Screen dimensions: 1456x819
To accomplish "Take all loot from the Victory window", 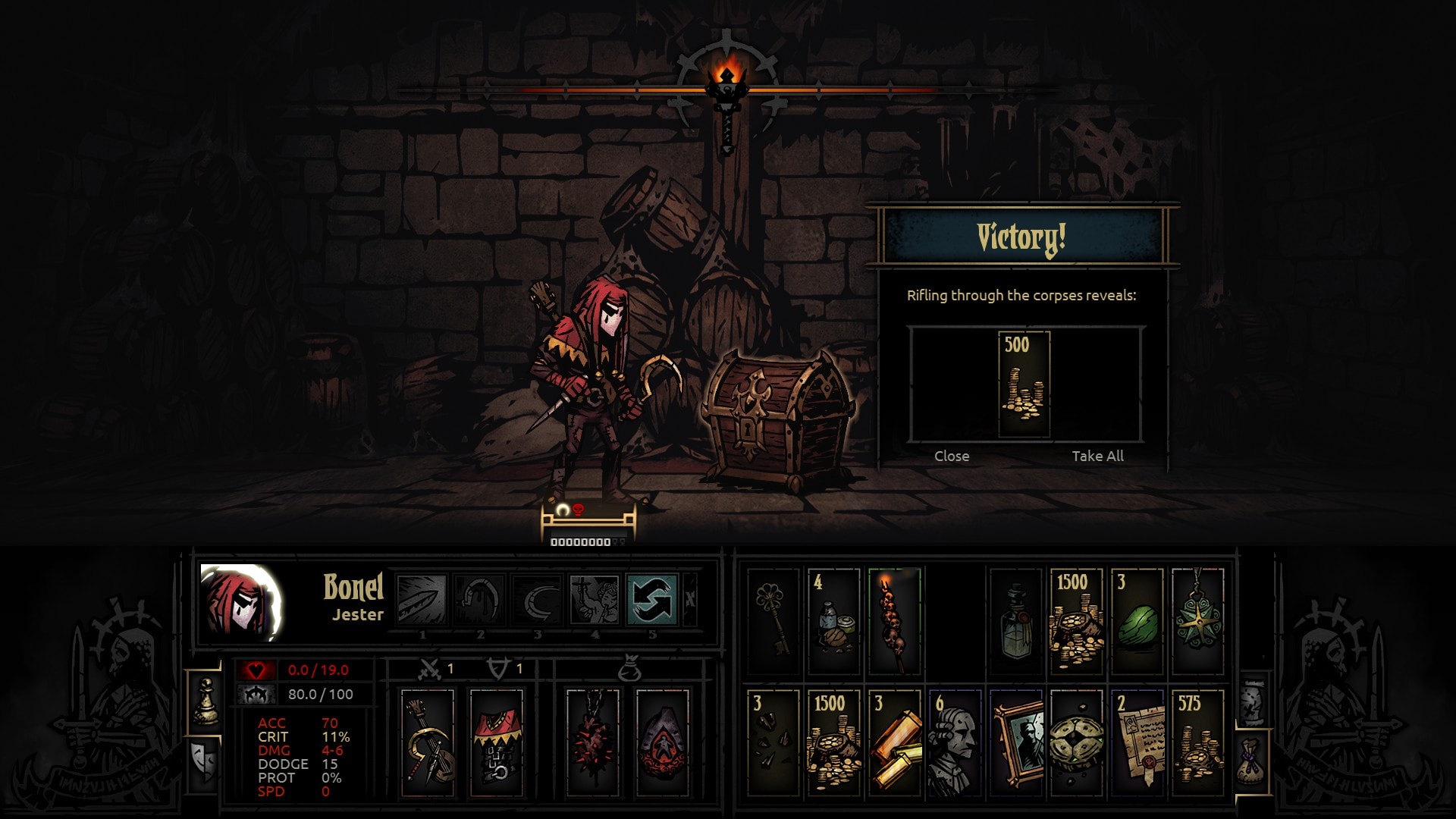I will point(1097,456).
